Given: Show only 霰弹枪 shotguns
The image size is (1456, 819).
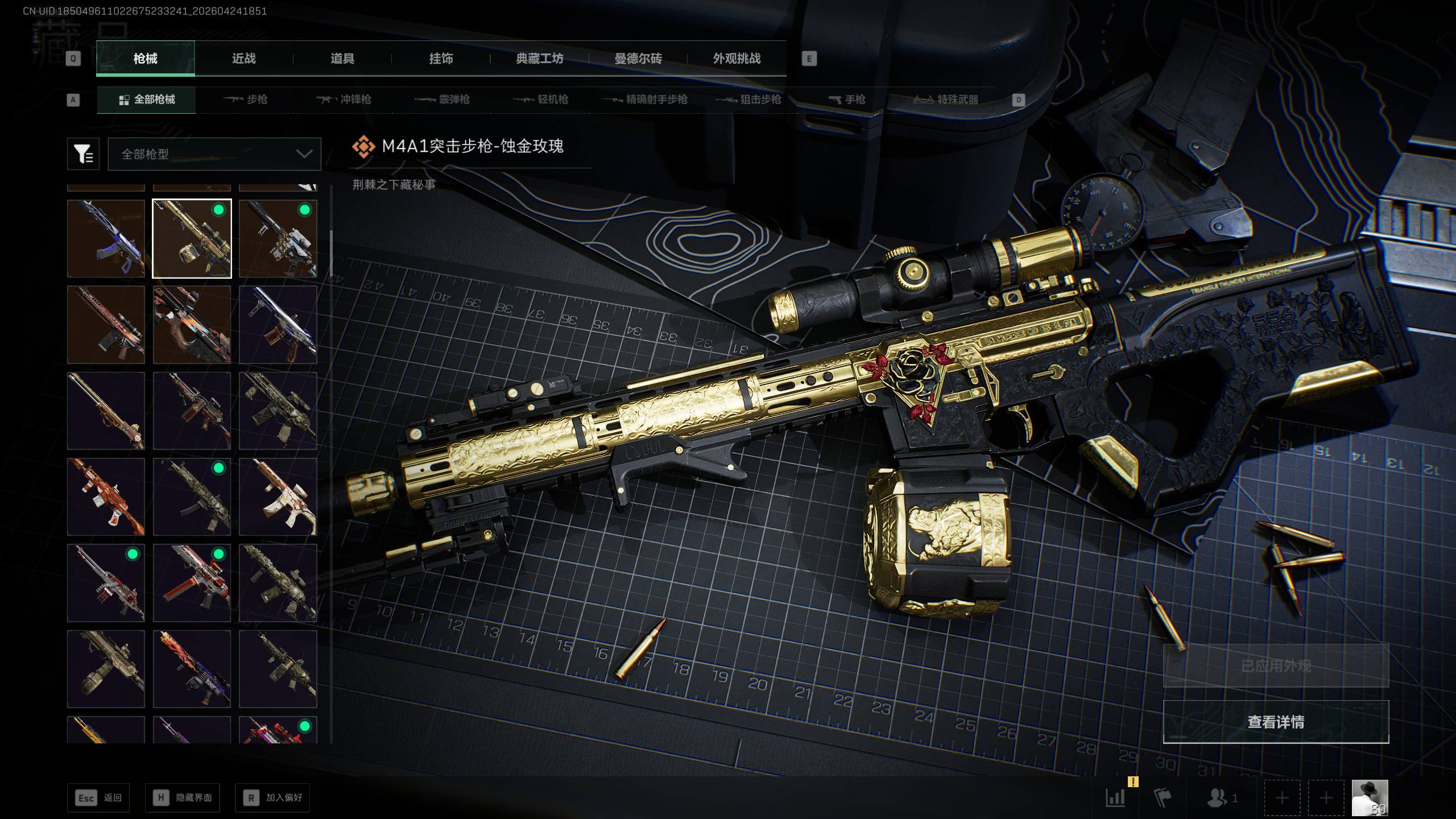Looking at the screenshot, I should tap(442, 100).
